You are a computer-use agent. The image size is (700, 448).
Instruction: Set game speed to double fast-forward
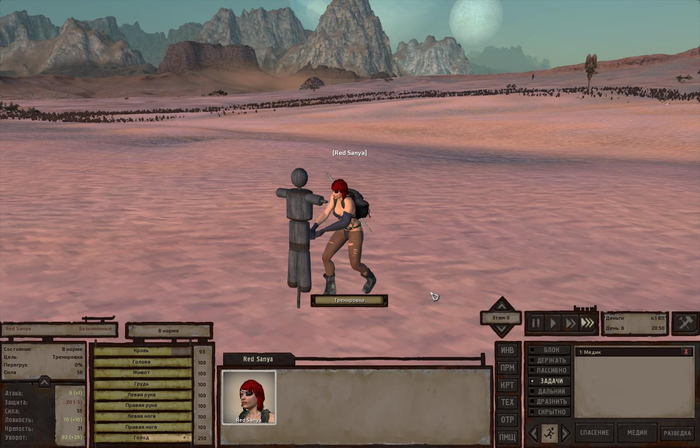pos(571,323)
